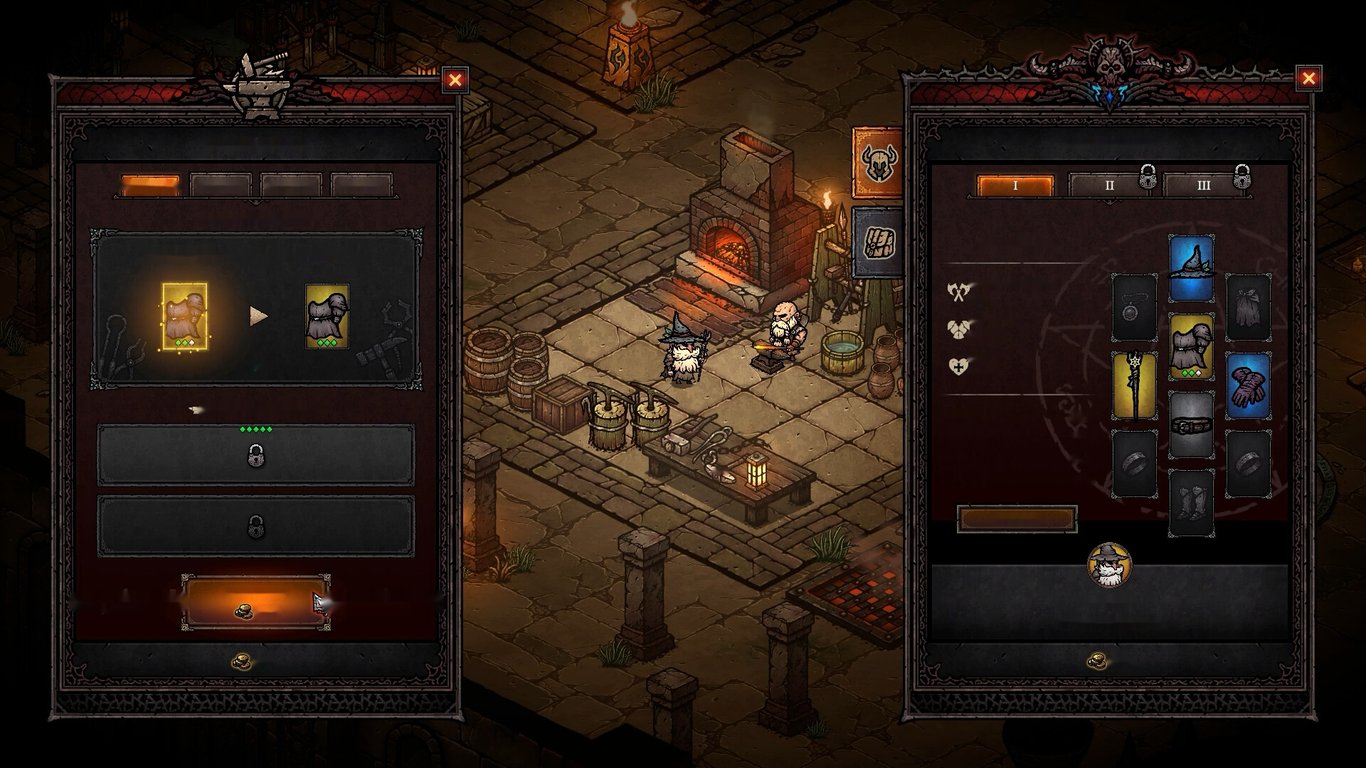
Task: Click the belt equipment slot
Action: pyautogui.click(x=1191, y=425)
